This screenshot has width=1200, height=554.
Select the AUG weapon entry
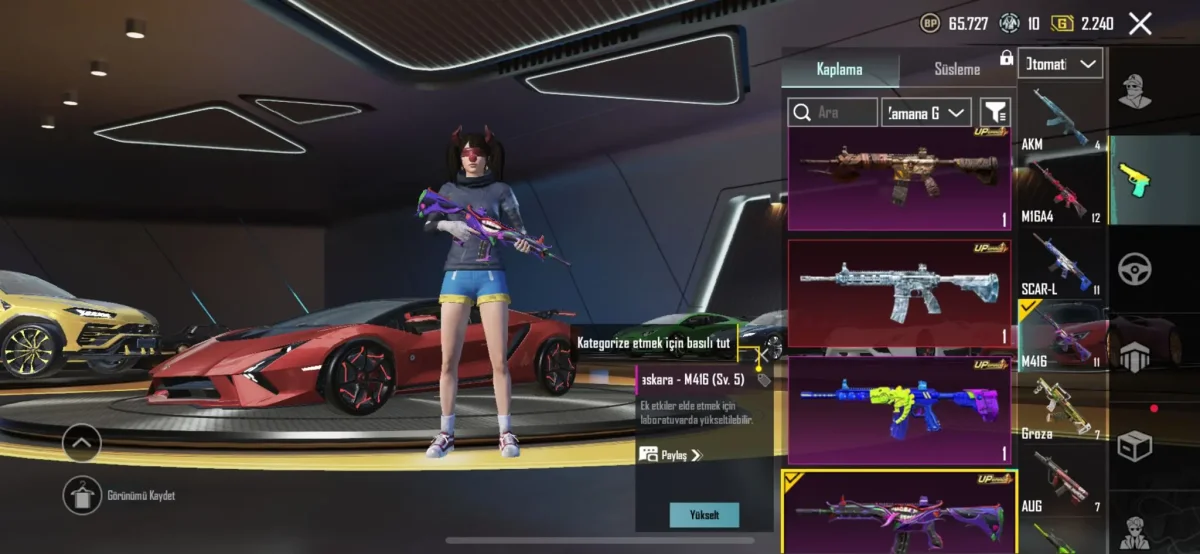point(1060,480)
